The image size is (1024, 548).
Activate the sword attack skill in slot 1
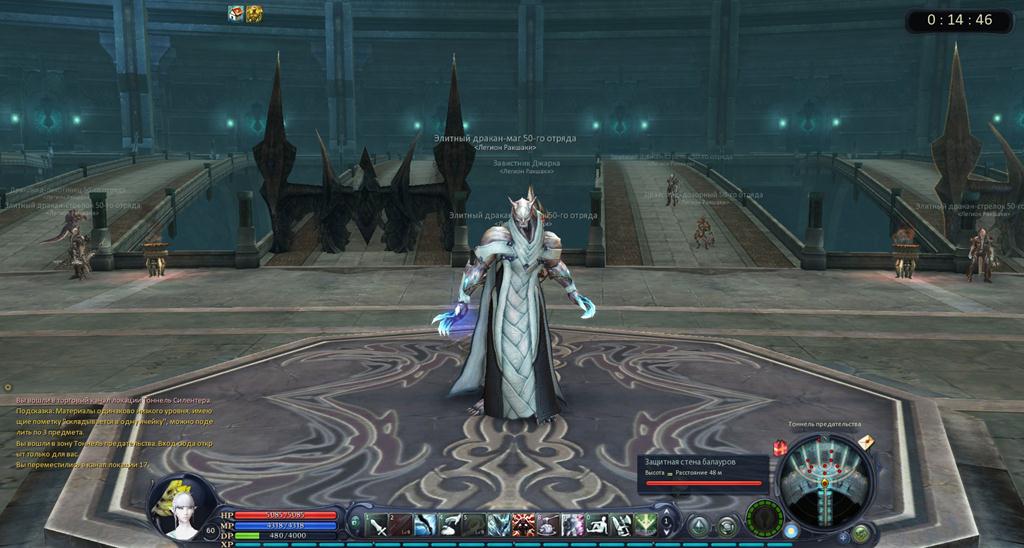coord(378,524)
